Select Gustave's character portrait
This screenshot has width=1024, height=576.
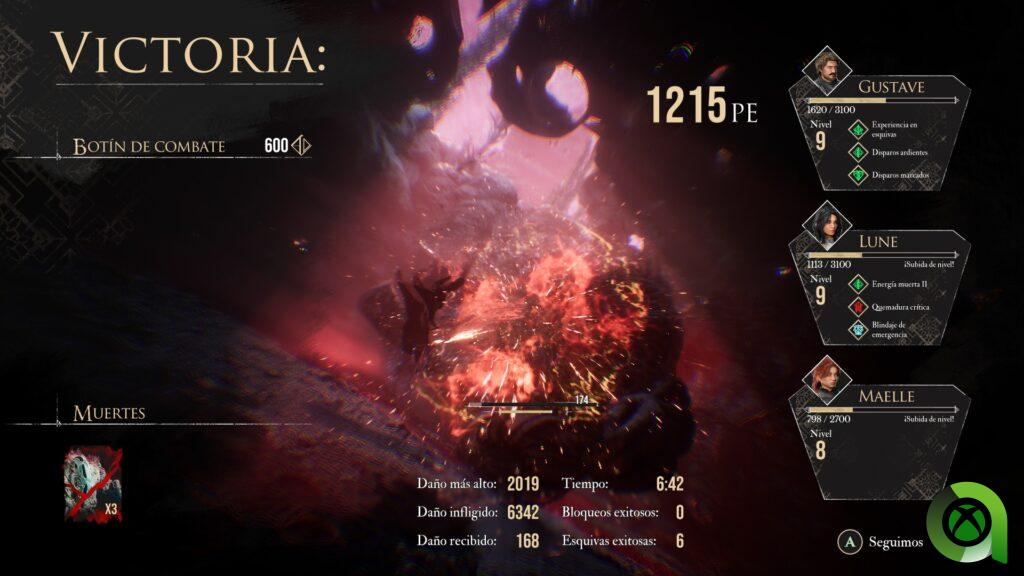[827, 67]
